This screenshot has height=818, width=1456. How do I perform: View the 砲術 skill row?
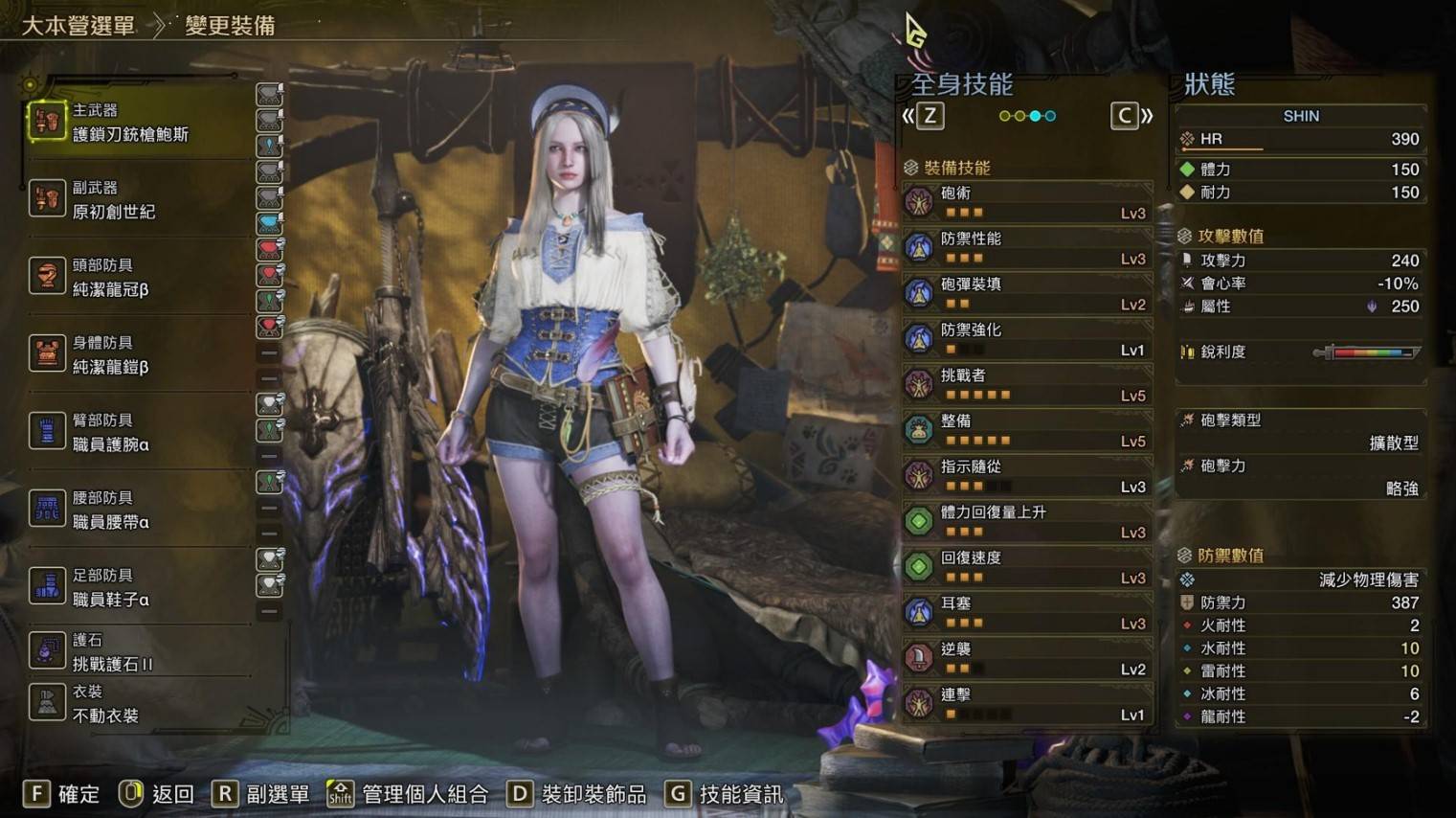tap(1026, 202)
